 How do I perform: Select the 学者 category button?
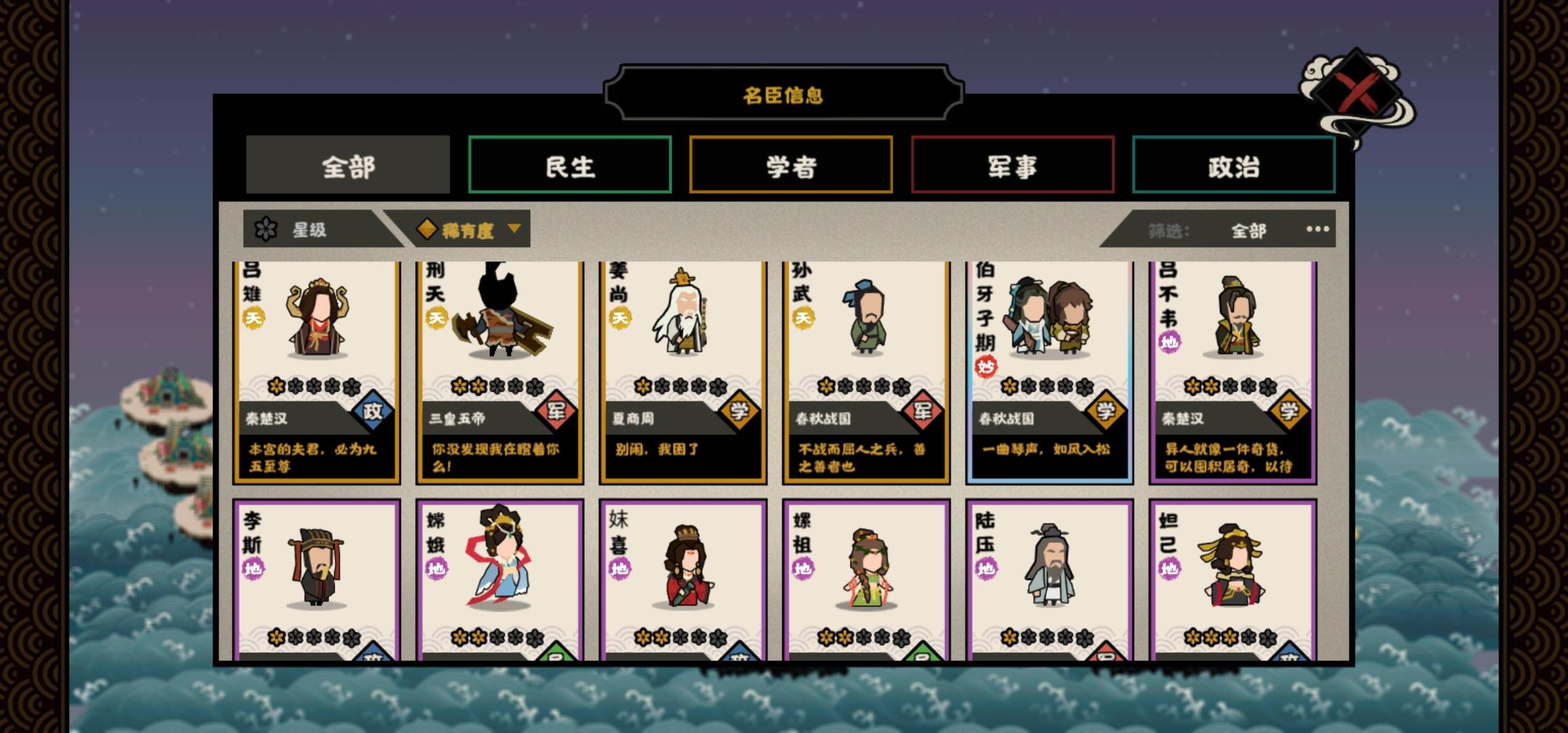coord(791,168)
